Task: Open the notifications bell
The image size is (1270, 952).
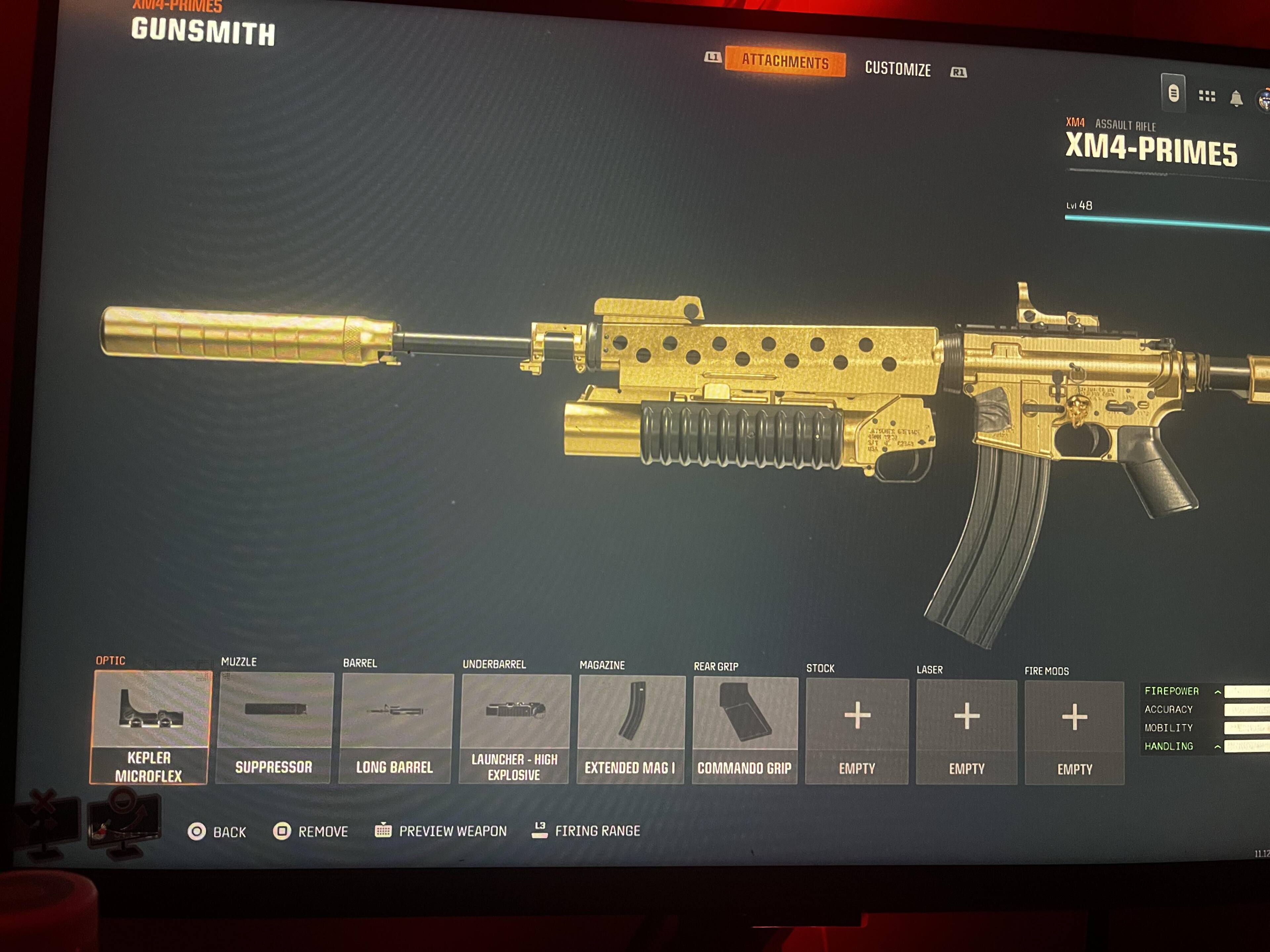Action: coord(1236,99)
